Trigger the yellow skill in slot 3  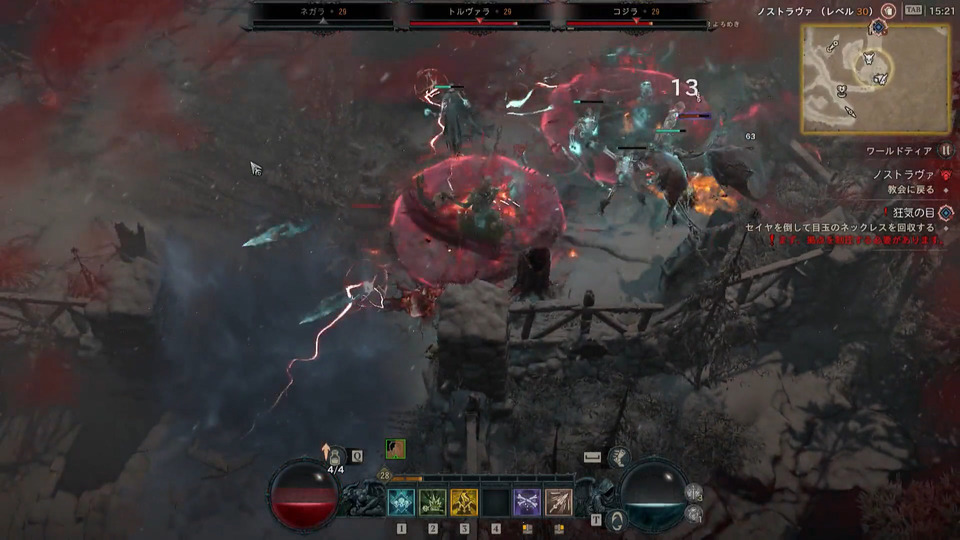[464, 502]
